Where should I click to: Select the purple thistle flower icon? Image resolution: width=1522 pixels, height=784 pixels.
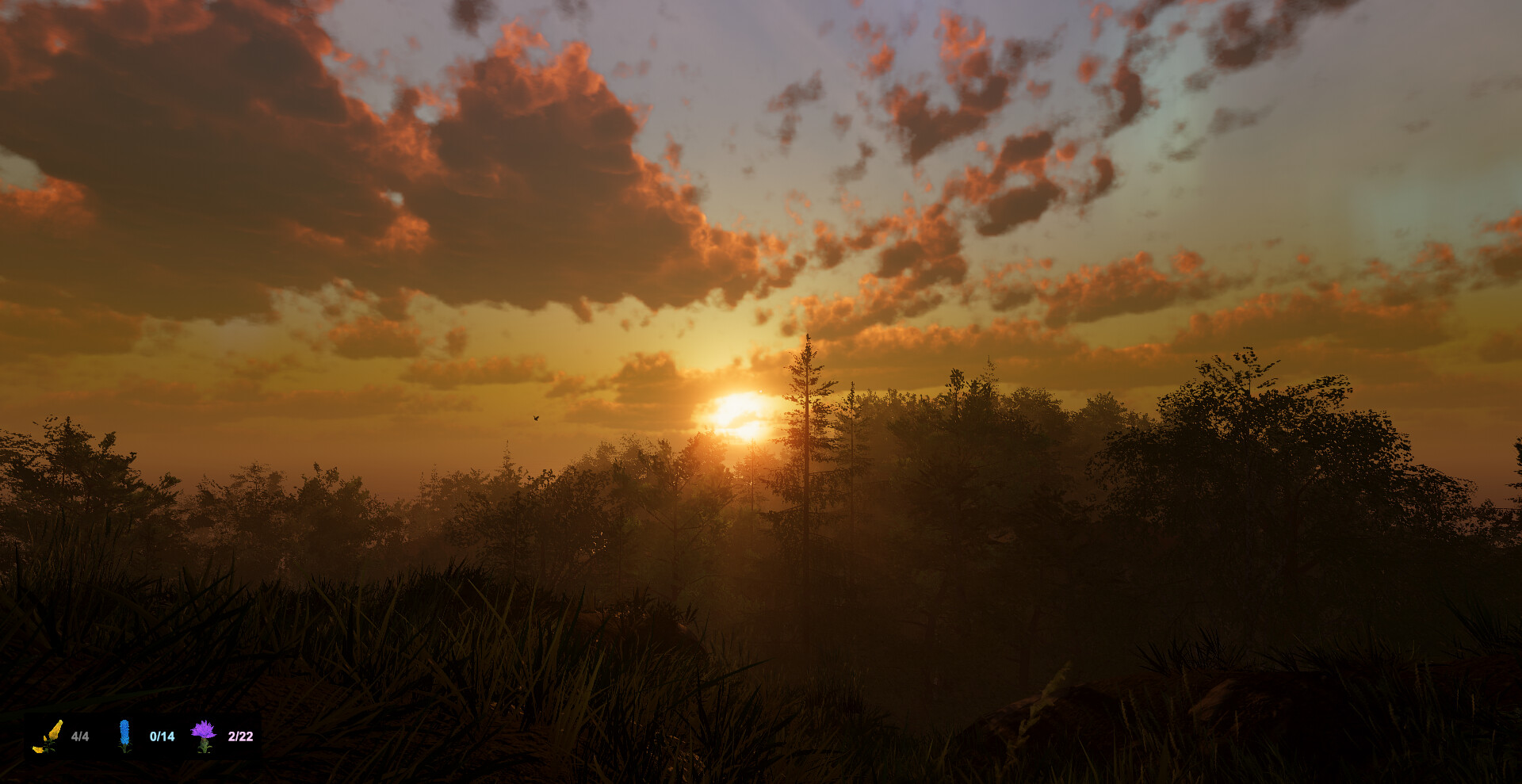pos(205,736)
